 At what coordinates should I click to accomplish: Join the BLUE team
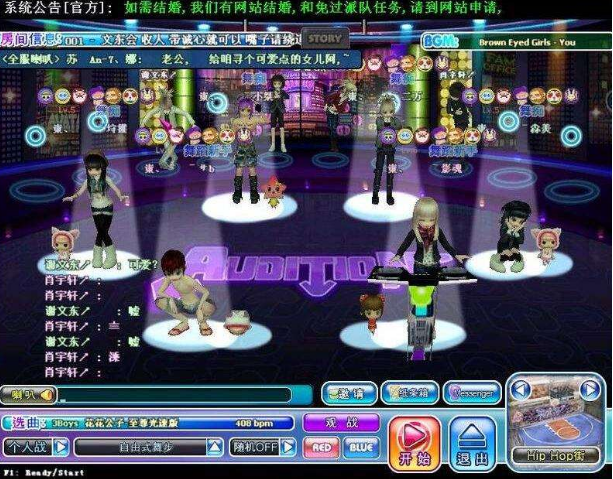361,447
